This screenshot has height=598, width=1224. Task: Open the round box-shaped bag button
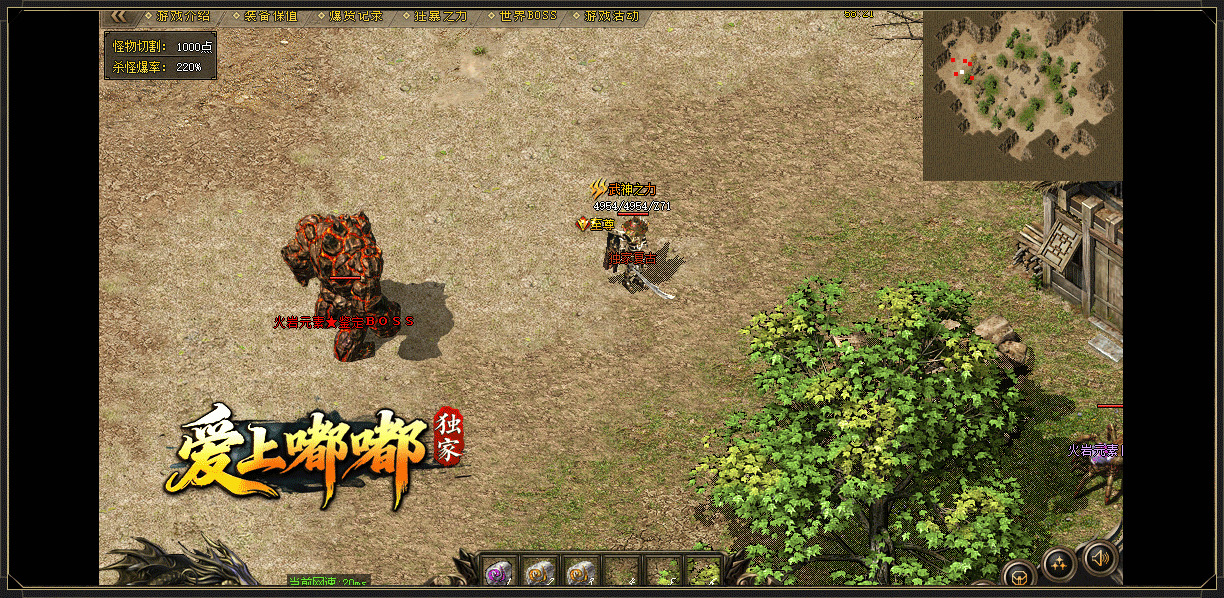click(1018, 576)
